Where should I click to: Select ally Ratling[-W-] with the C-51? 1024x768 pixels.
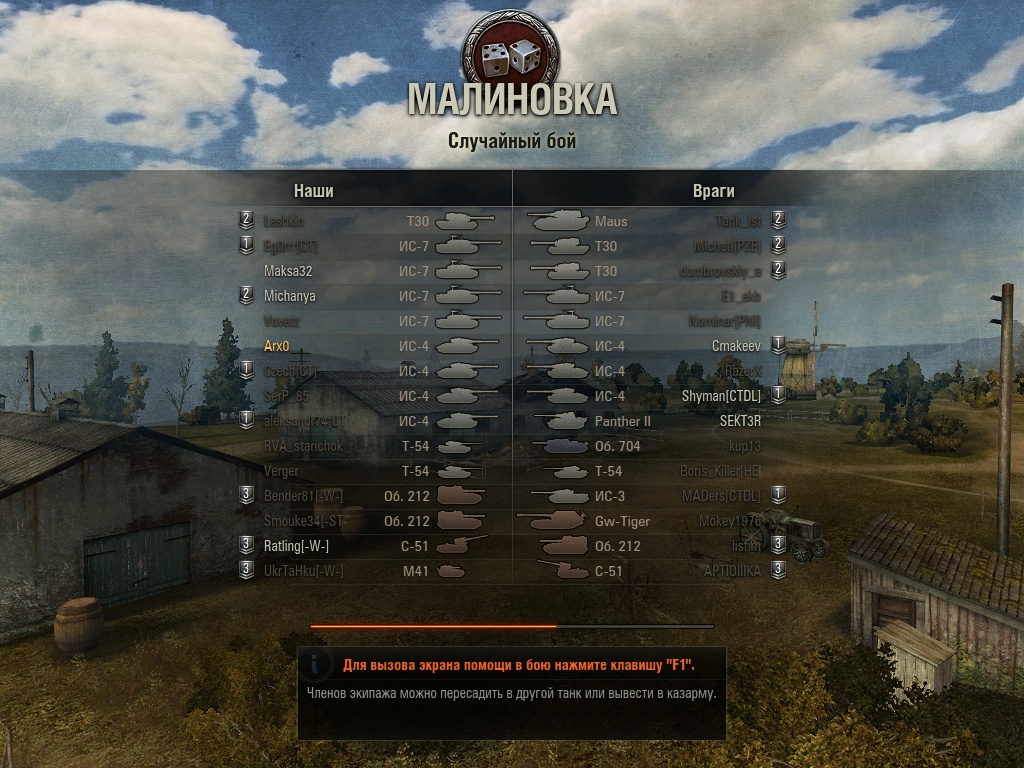tap(296, 546)
